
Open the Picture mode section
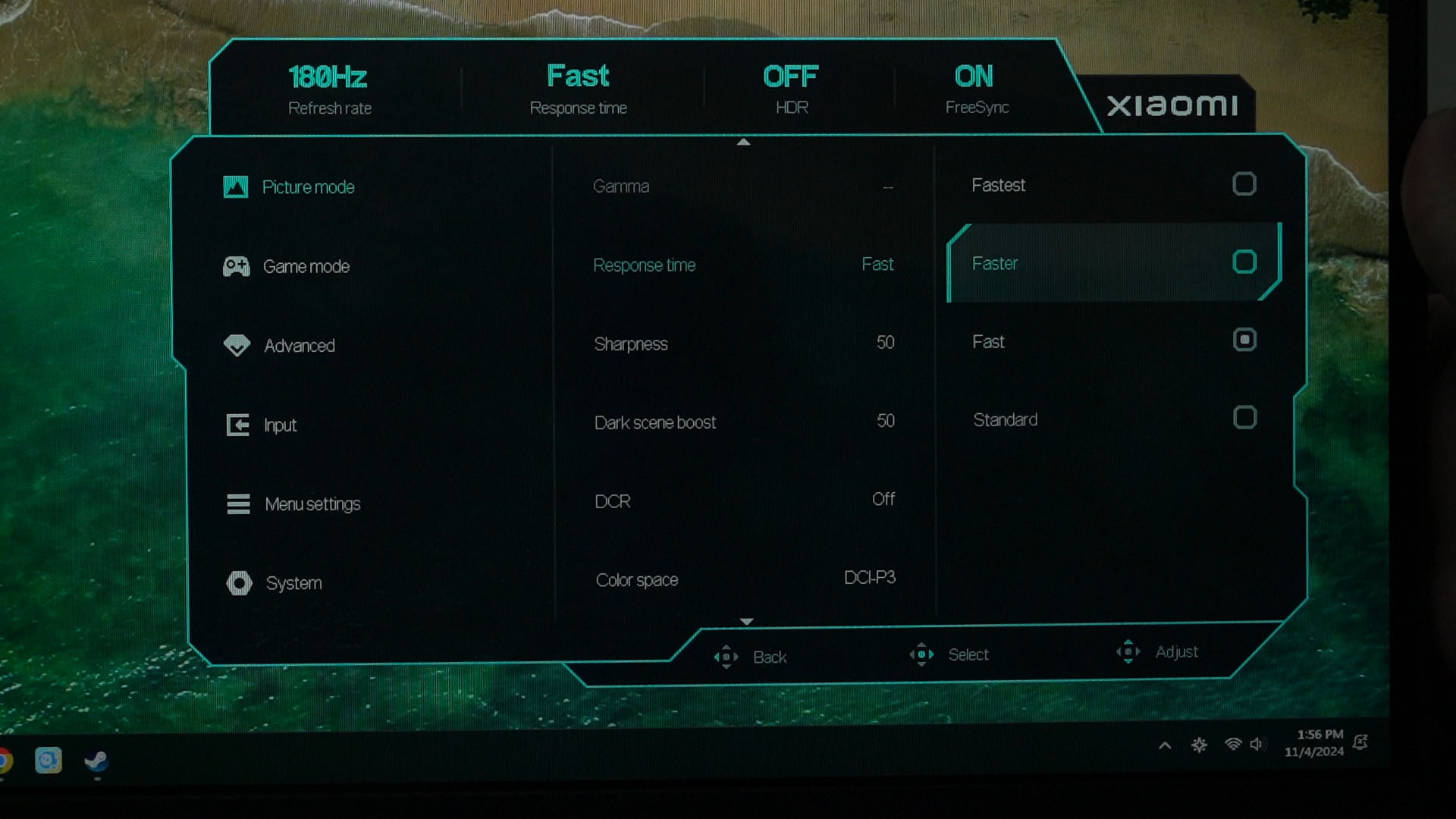coord(307,187)
